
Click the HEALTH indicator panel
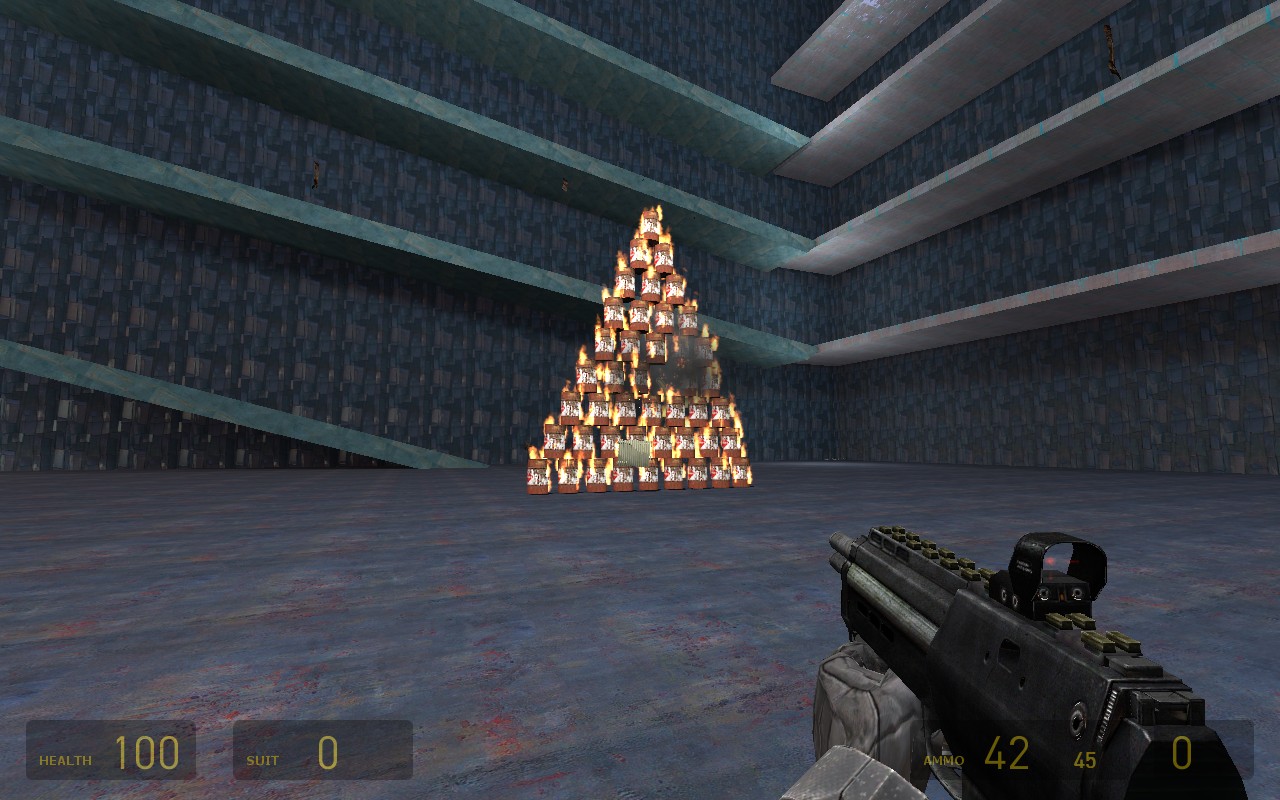point(110,752)
